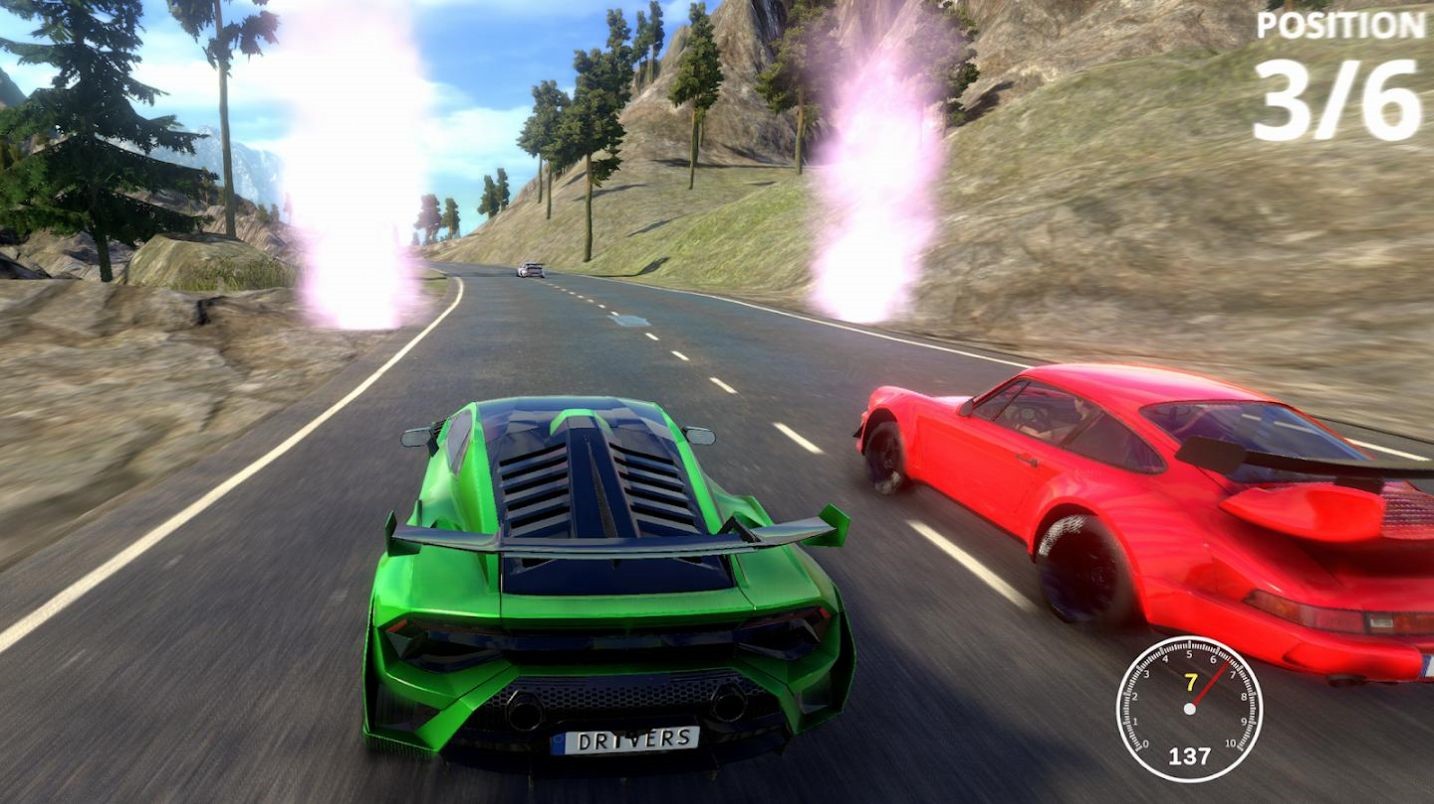Click the 0 mark on the rev counter
This screenshot has width=1434, height=804.
1145,744
